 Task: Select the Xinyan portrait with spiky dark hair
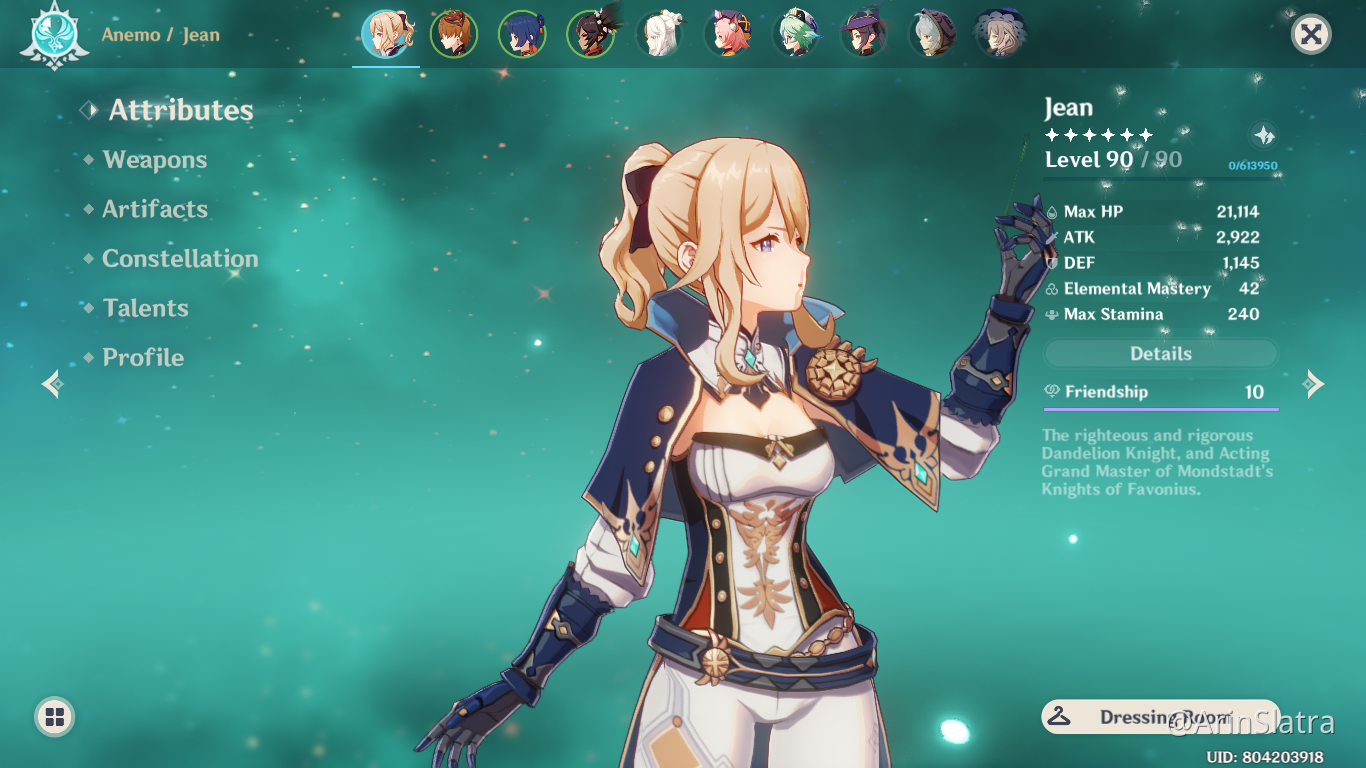pyautogui.click(x=591, y=35)
